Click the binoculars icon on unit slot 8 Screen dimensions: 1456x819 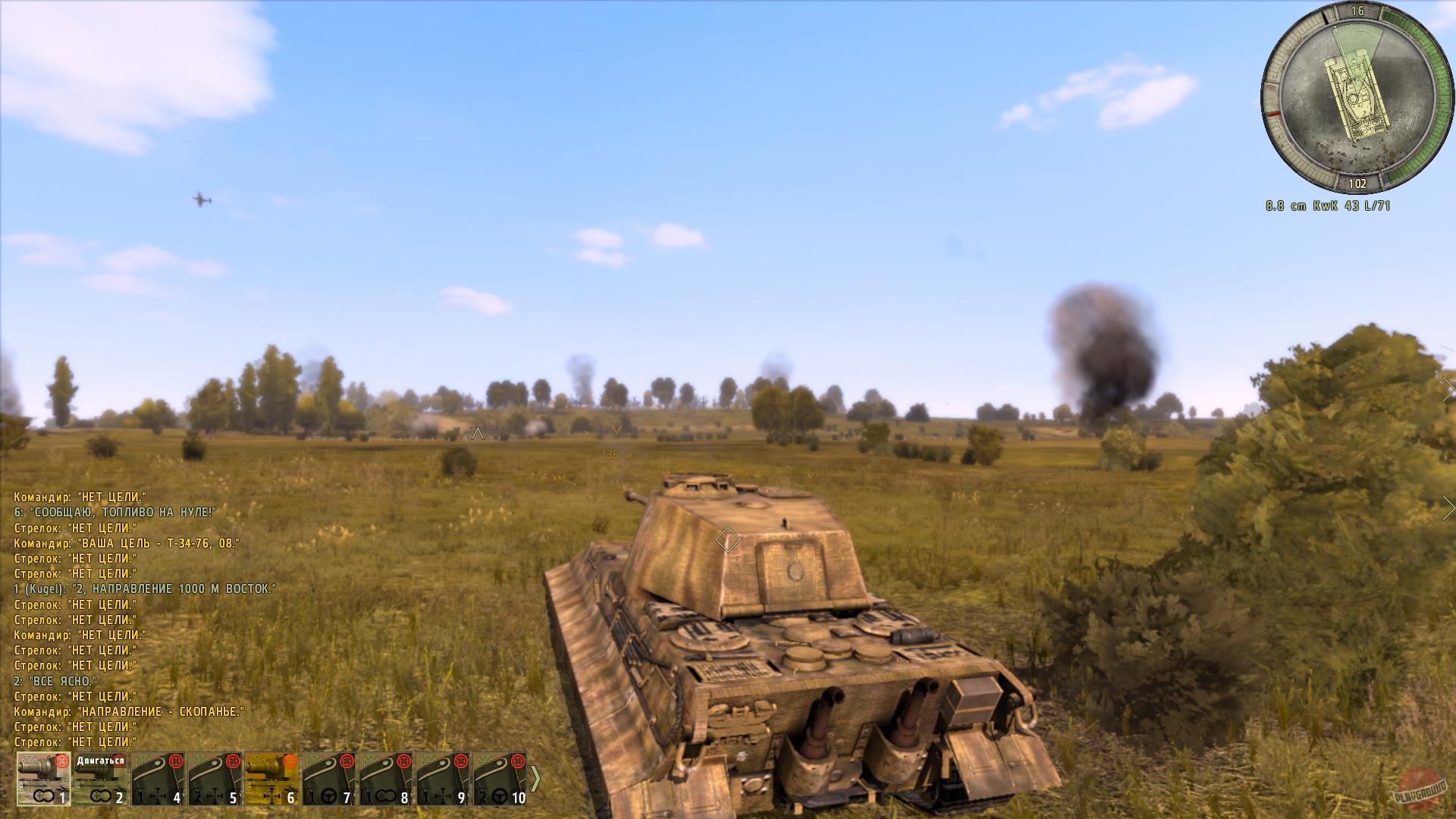[x=384, y=795]
